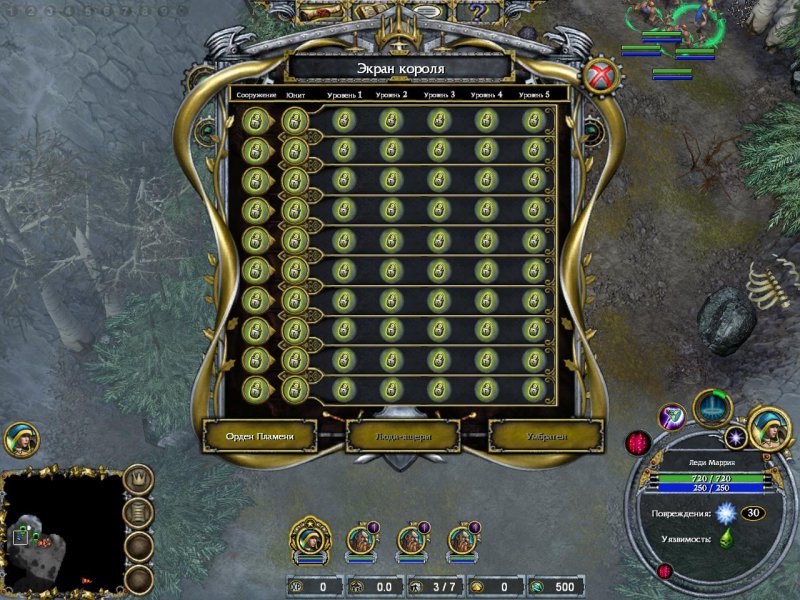800x600 pixels.
Task: Switch to the Умбраген faction tab
Action: point(546,435)
